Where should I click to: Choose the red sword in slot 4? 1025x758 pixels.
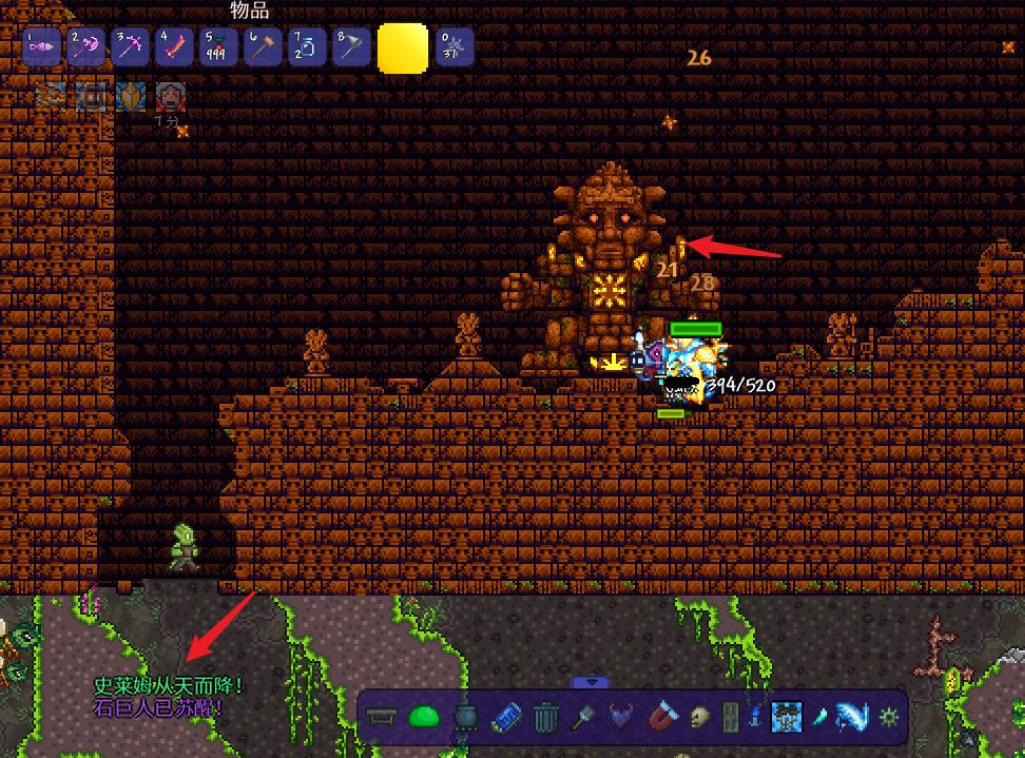[174, 47]
